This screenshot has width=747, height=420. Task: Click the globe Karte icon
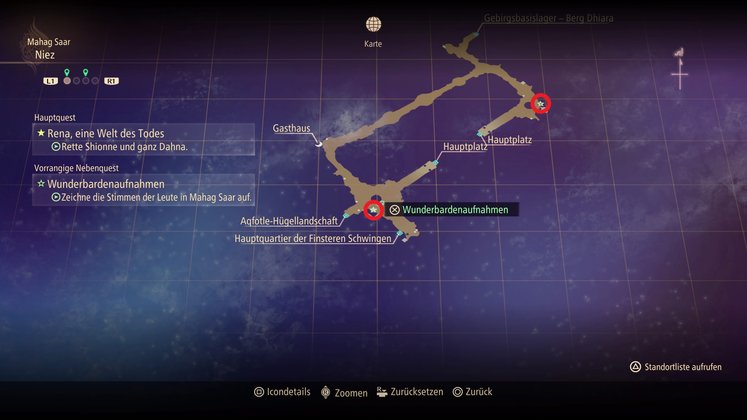click(x=373, y=25)
